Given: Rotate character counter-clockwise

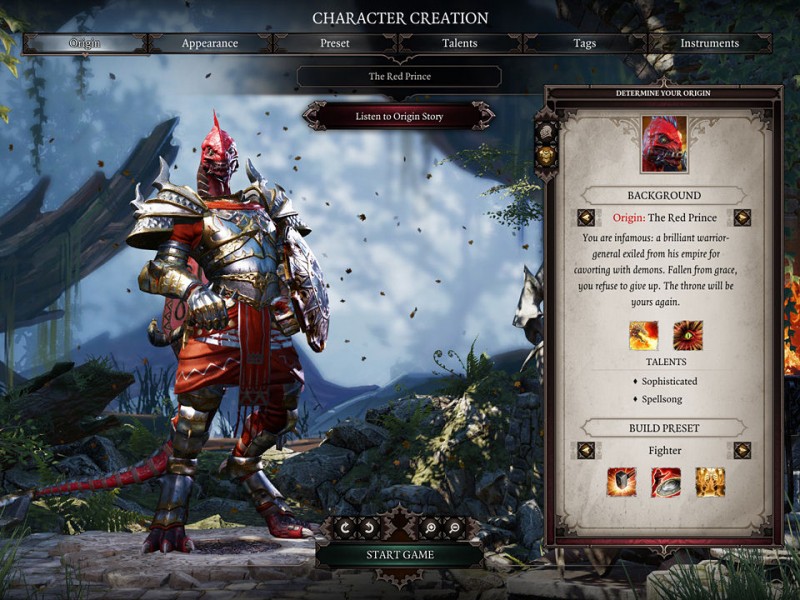Looking at the screenshot, I should [368, 527].
